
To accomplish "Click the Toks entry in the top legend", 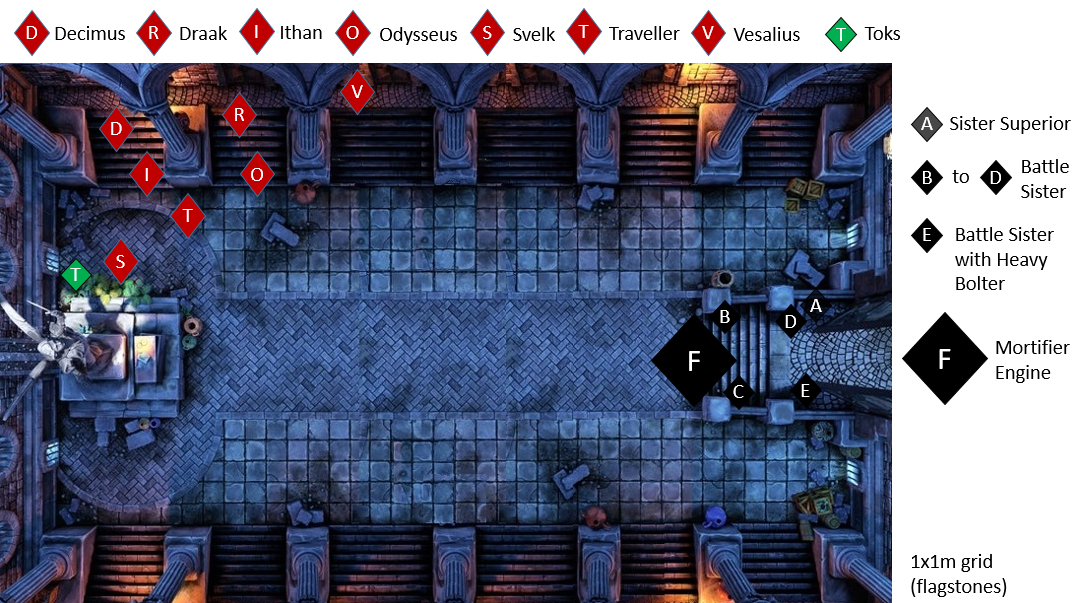I will [x=864, y=34].
